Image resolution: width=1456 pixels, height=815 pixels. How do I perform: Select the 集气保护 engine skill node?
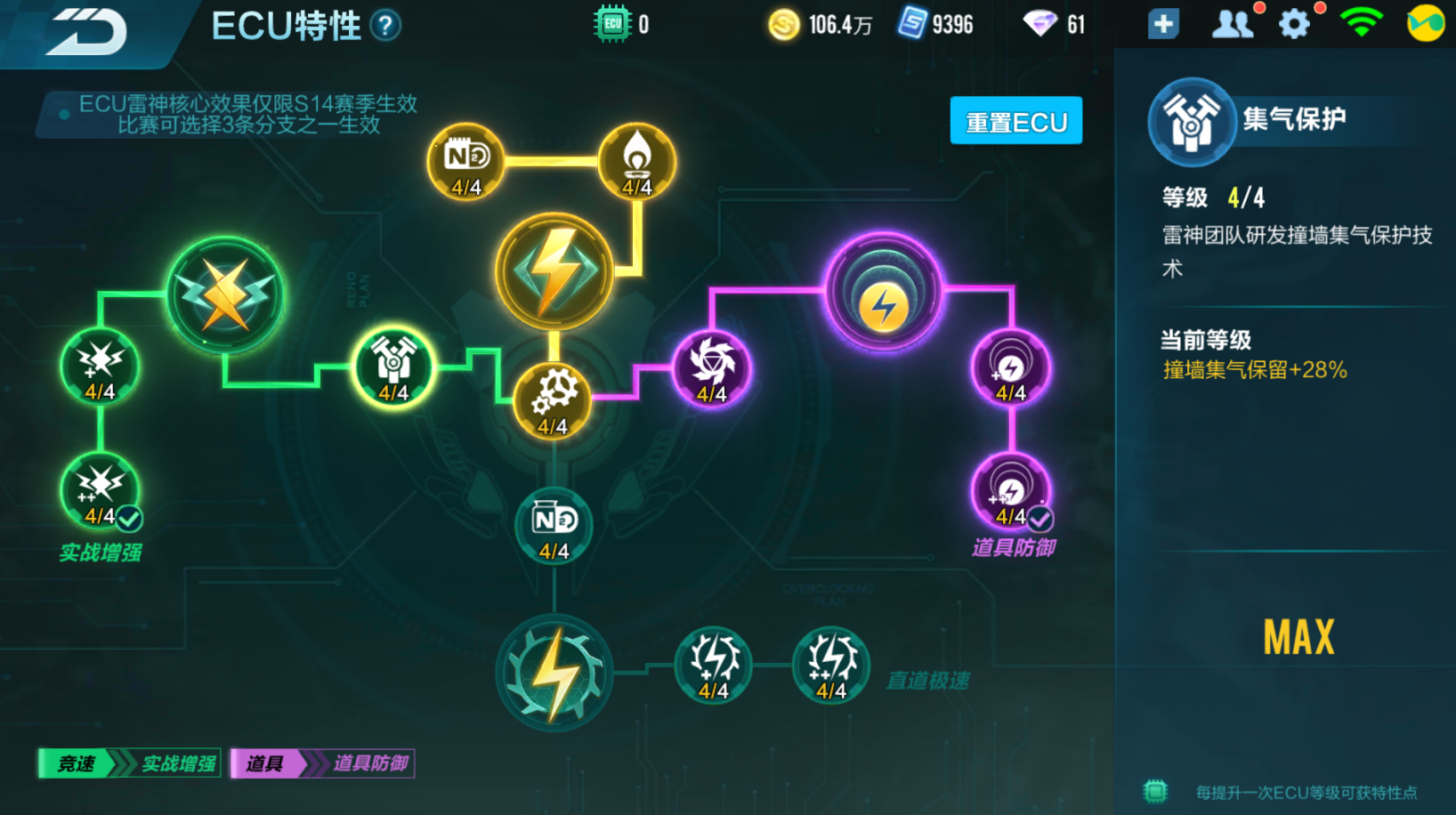[x=394, y=365]
